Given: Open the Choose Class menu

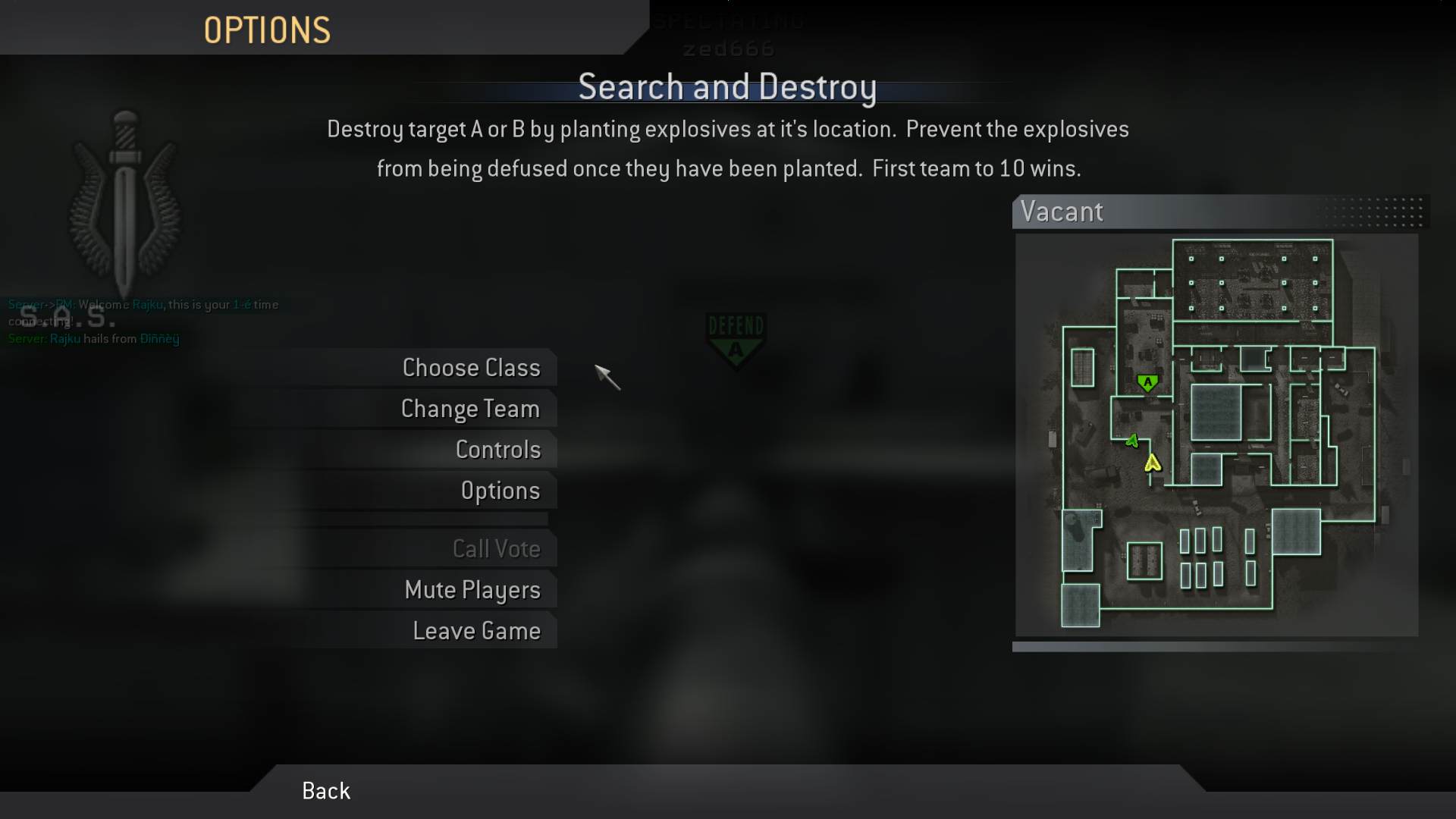Looking at the screenshot, I should point(472,368).
